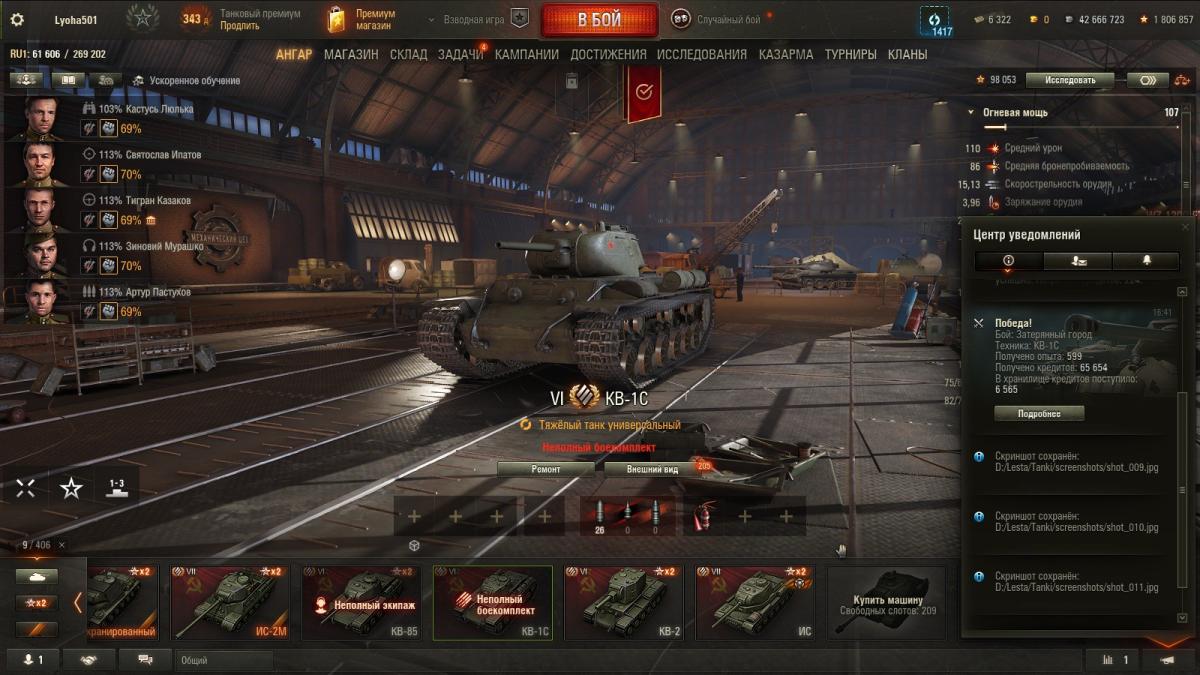Open Премиум магазин

point(362,19)
